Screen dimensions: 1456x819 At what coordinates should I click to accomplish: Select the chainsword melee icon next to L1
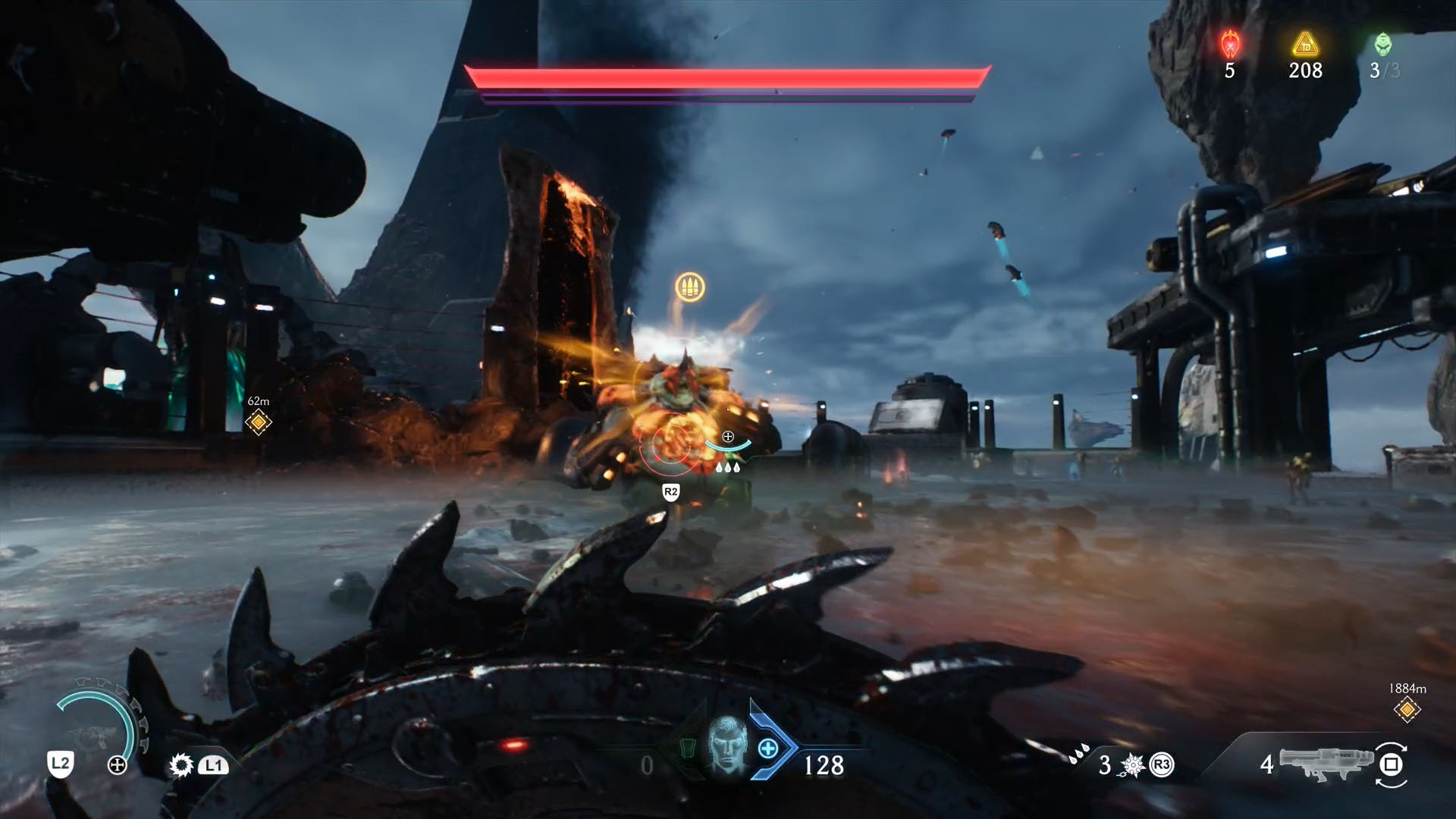pos(181,764)
